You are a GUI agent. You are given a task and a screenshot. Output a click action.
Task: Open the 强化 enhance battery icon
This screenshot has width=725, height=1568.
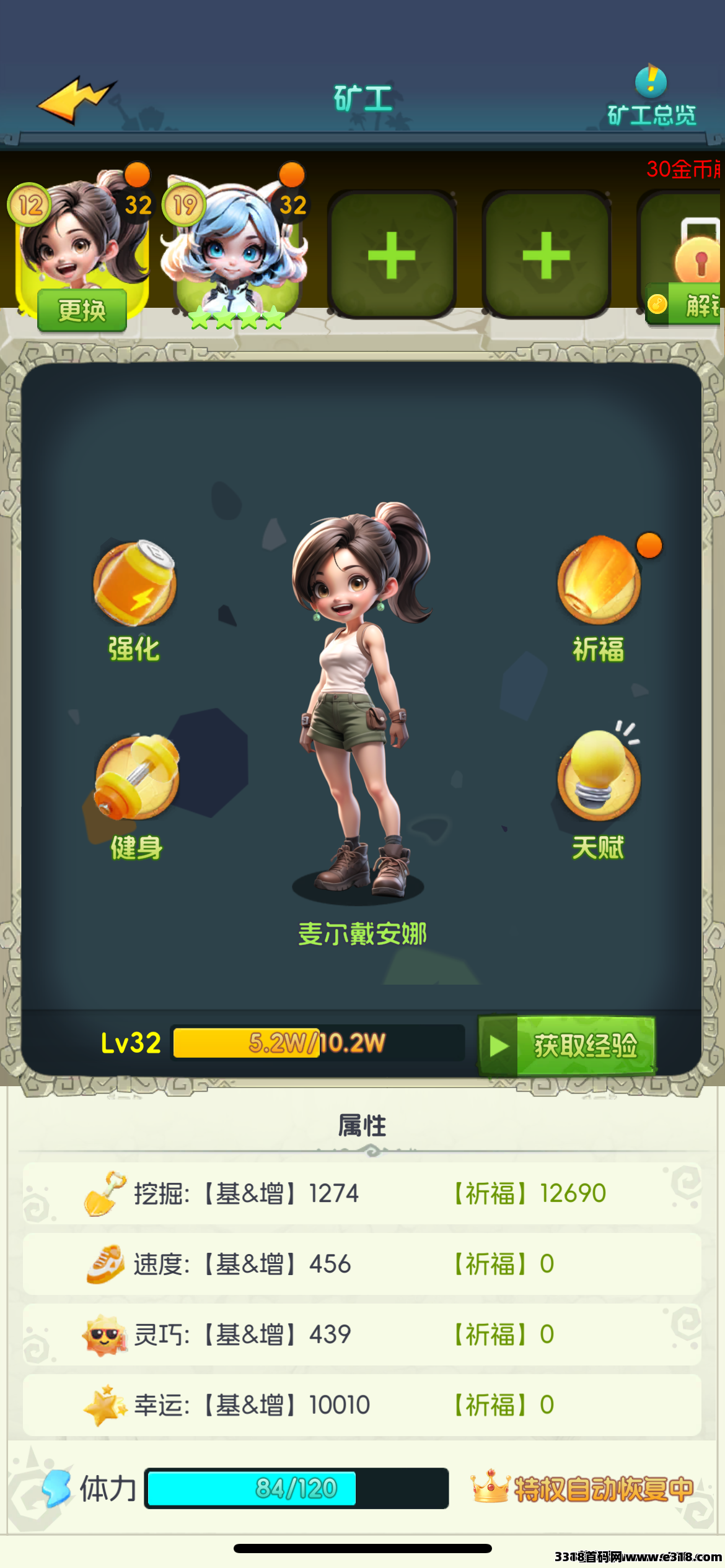[134, 585]
